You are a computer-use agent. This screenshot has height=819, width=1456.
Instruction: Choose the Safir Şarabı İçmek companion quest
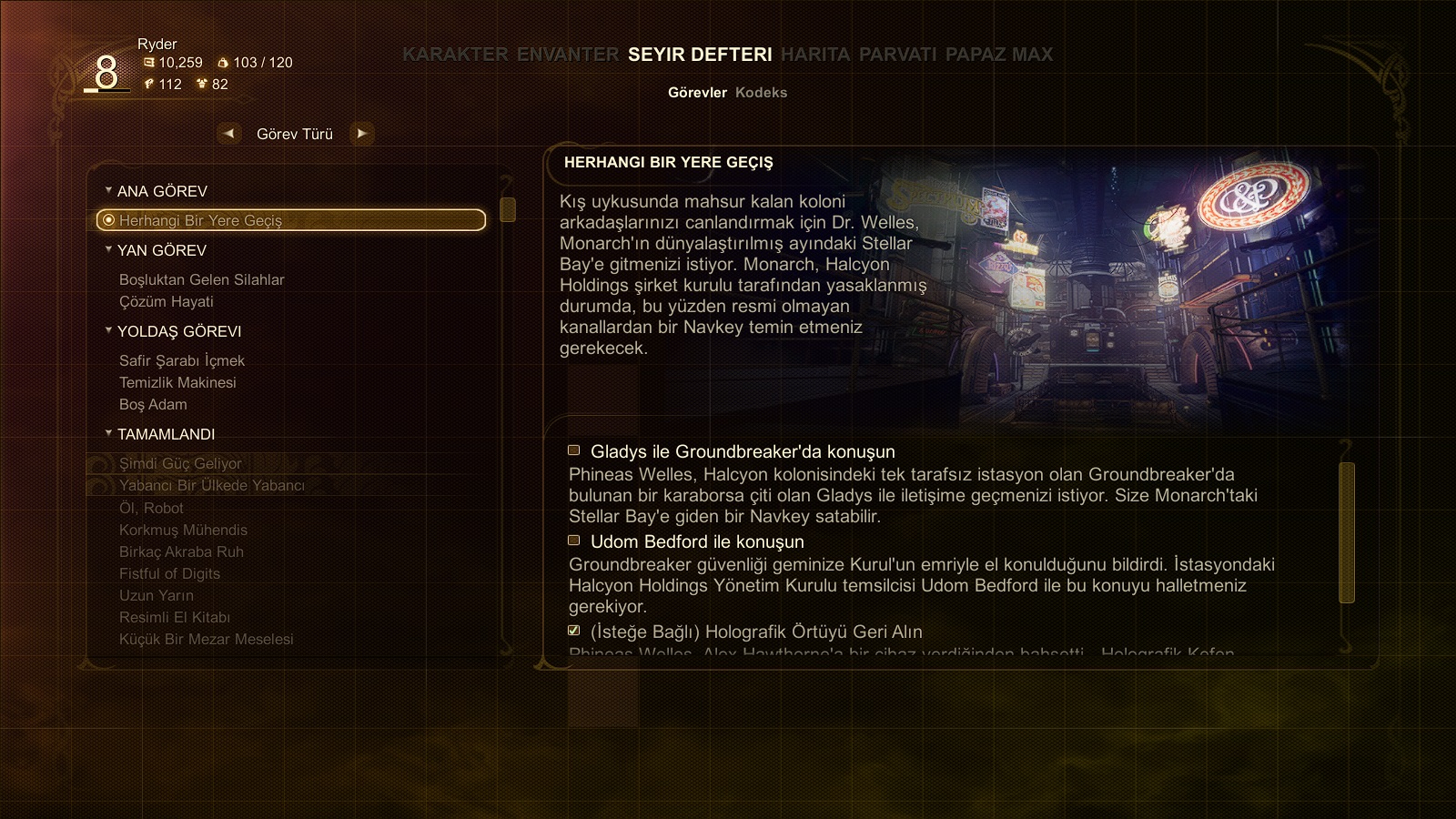[182, 360]
